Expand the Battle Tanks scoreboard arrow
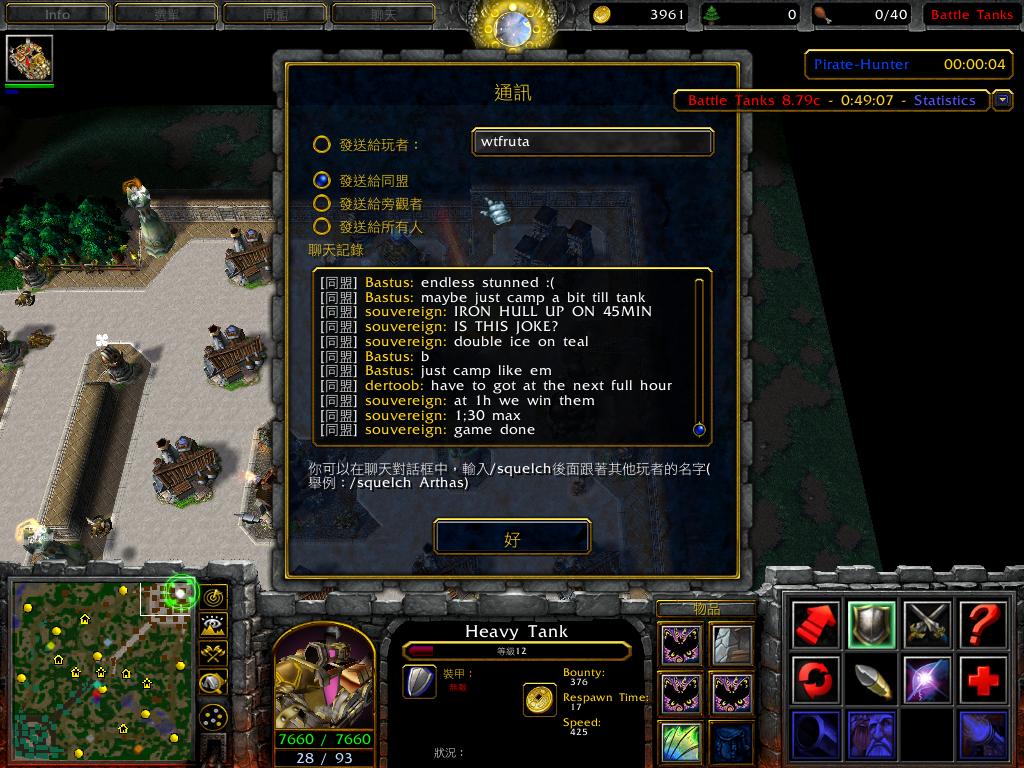The image size is (1024, 768). [1002, 100]
